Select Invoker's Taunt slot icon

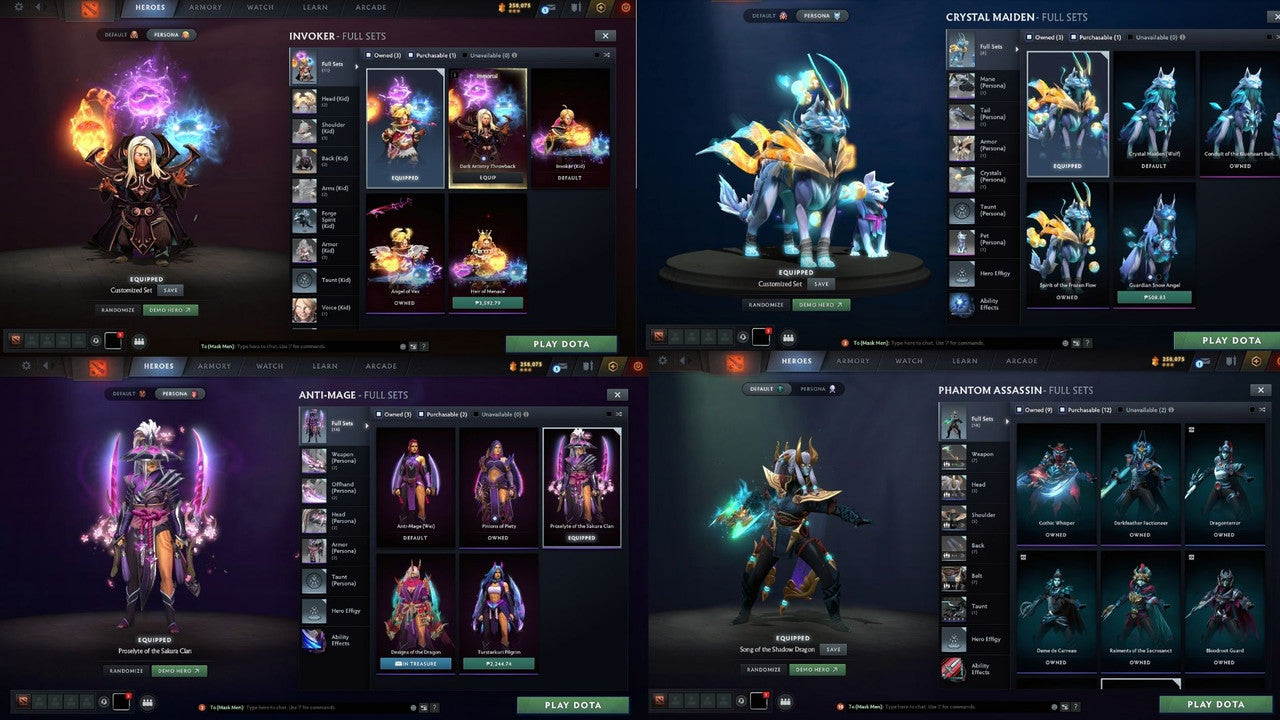tap(305, 279)
